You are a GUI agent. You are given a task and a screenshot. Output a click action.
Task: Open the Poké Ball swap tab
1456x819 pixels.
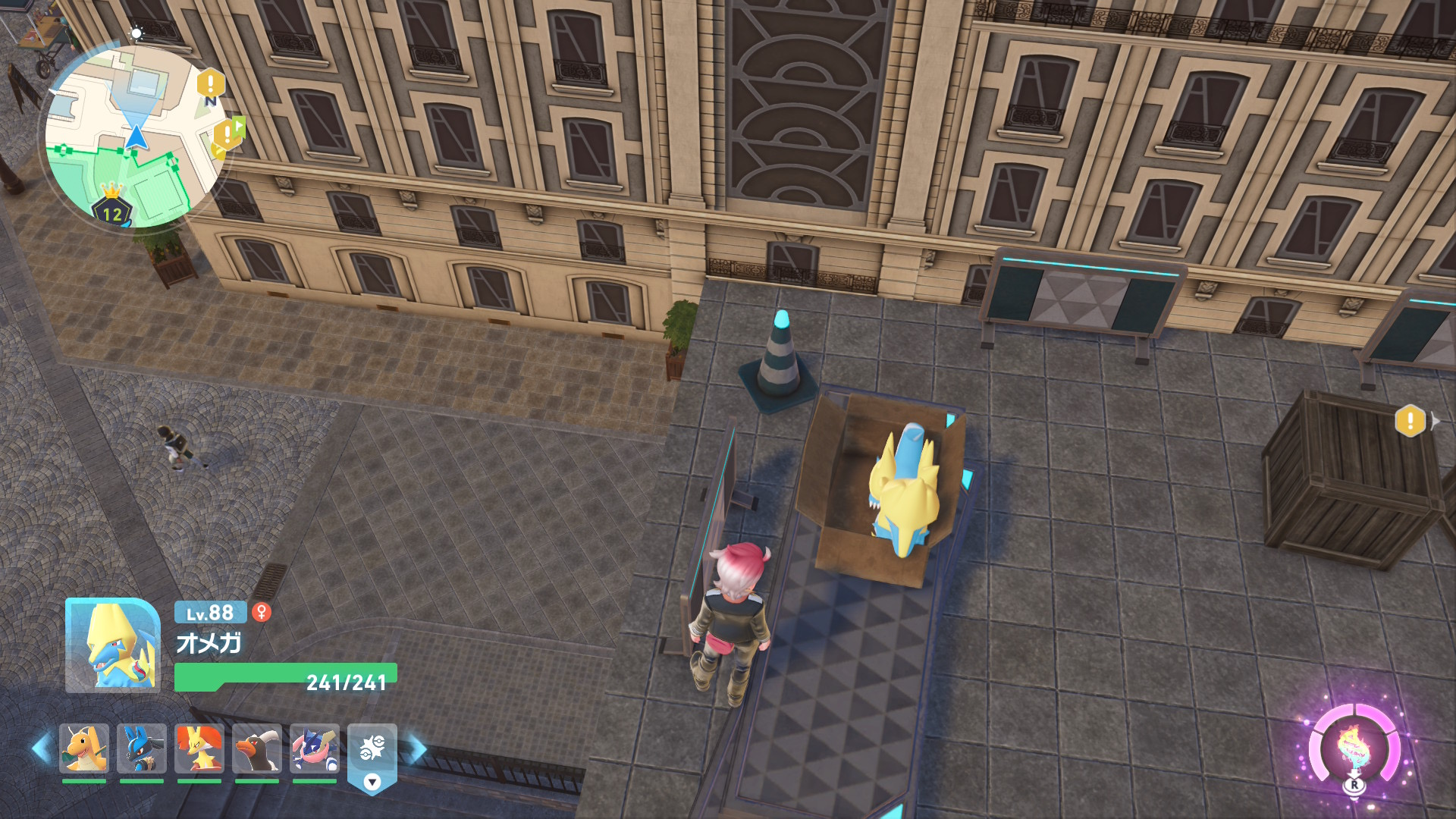[x=372, y=756]
